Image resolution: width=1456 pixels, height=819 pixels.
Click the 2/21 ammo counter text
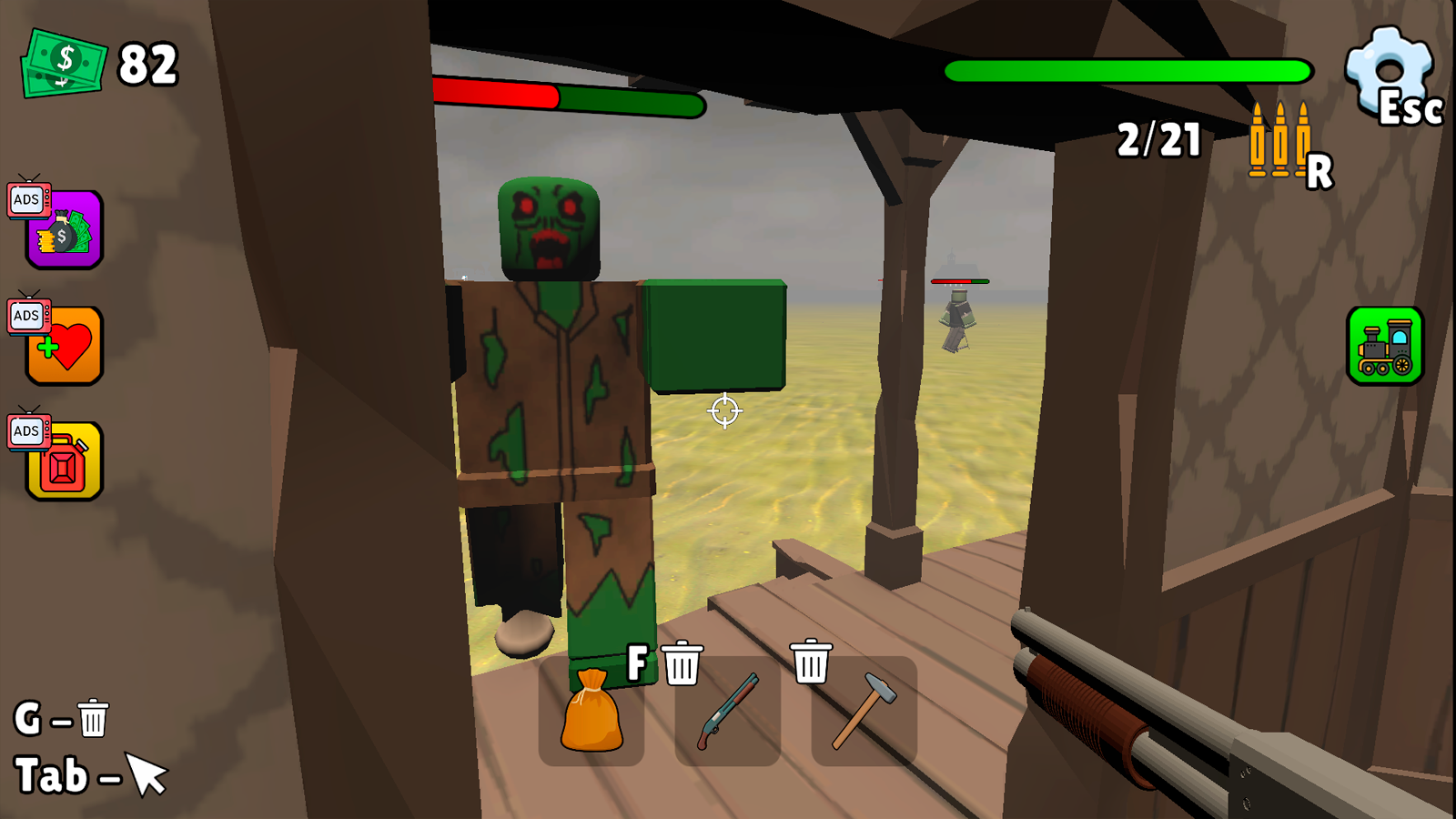1158,138
